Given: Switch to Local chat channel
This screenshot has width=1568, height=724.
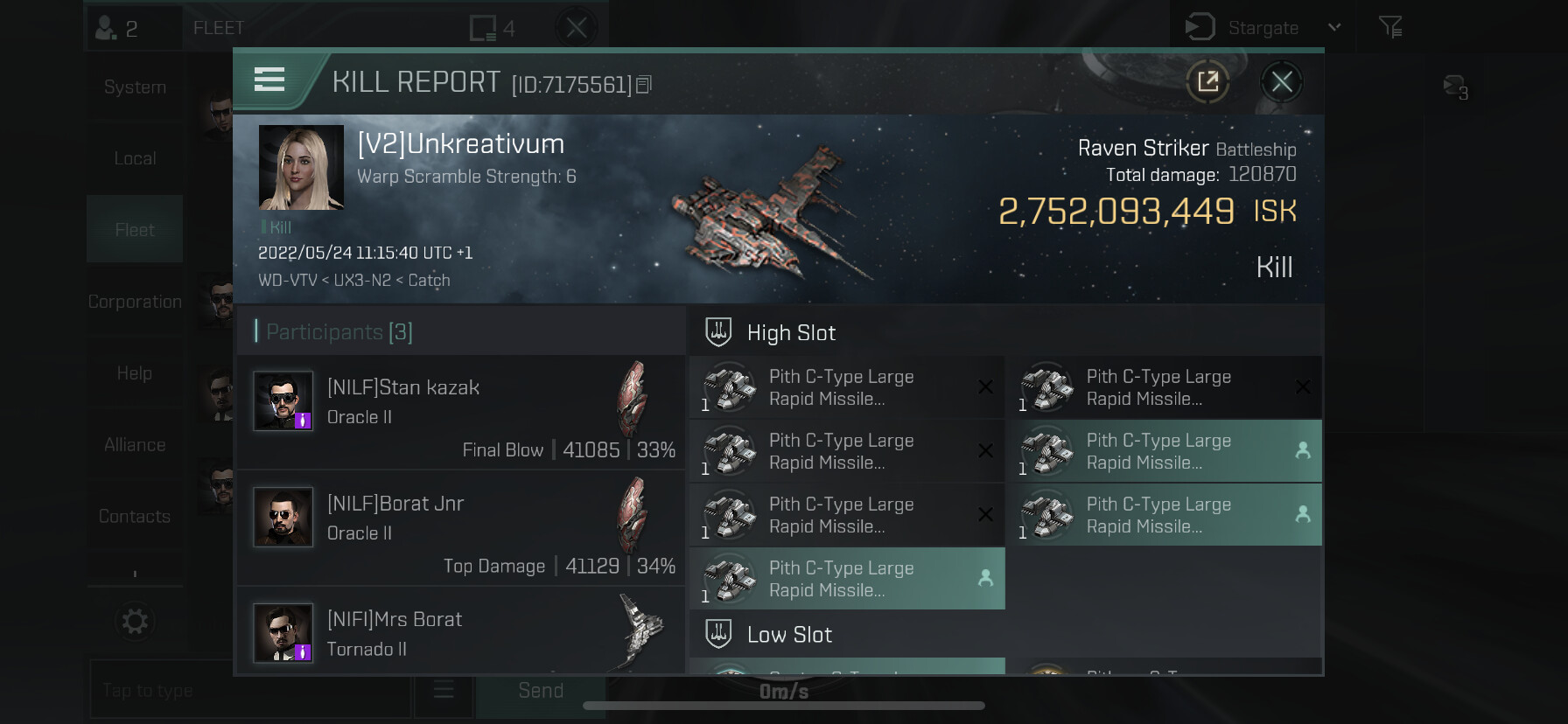Looking at the screenshot, I should (x=135, y=159).
